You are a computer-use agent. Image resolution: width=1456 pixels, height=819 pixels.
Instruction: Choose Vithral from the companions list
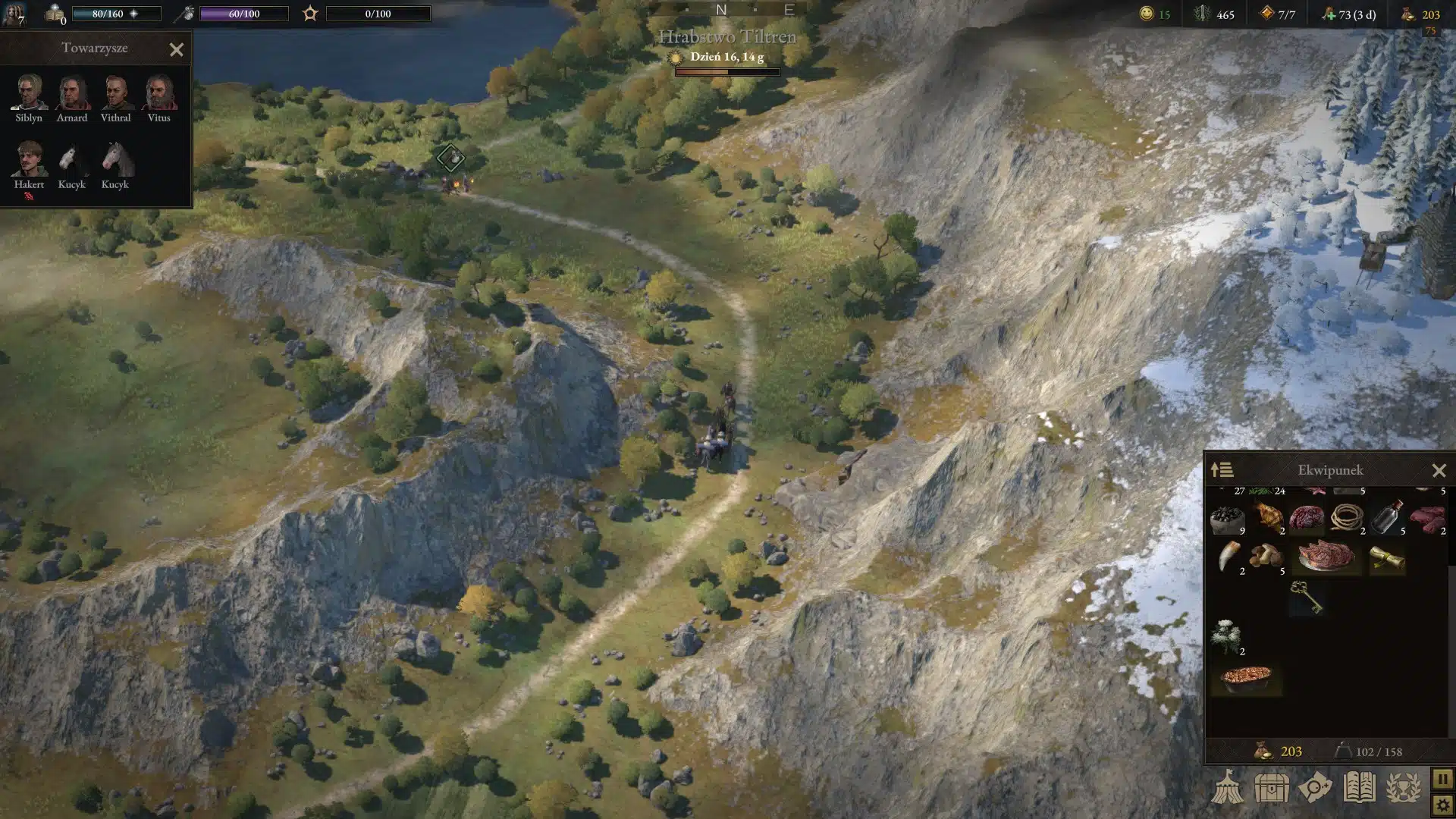tap(115, 93)
